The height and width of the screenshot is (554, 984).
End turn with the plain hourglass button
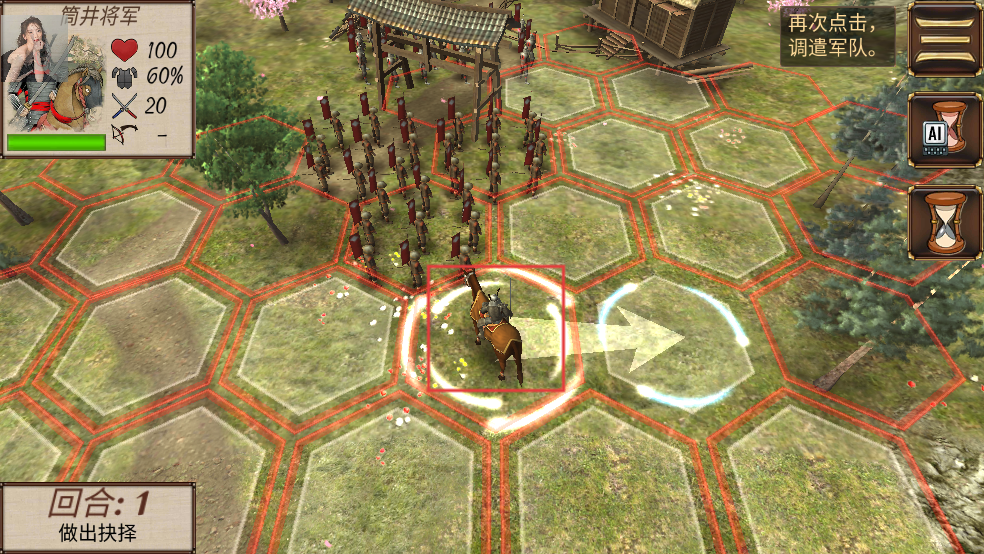(x=945, y=222)
